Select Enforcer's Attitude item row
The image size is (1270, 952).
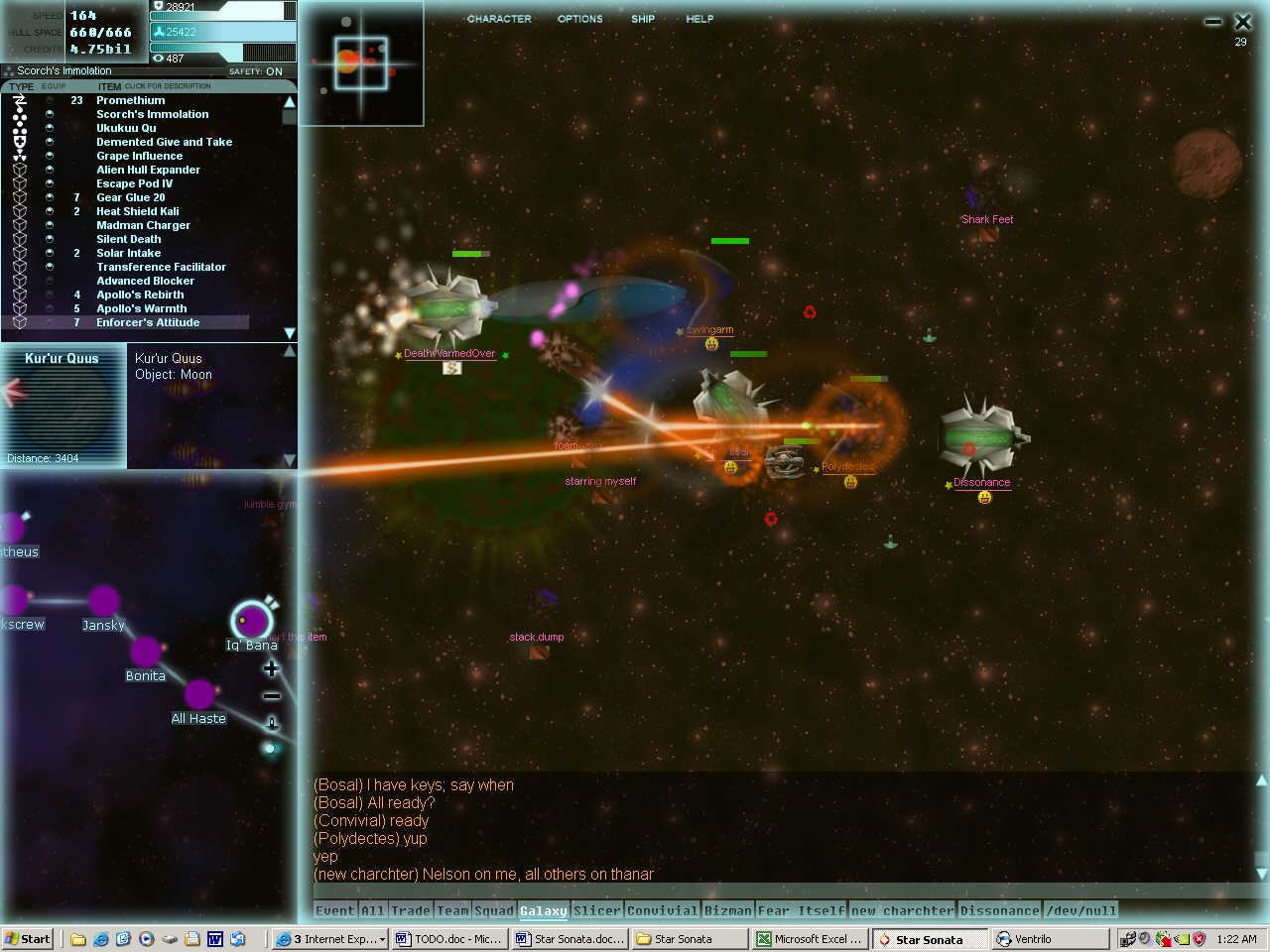click(147, 322)
